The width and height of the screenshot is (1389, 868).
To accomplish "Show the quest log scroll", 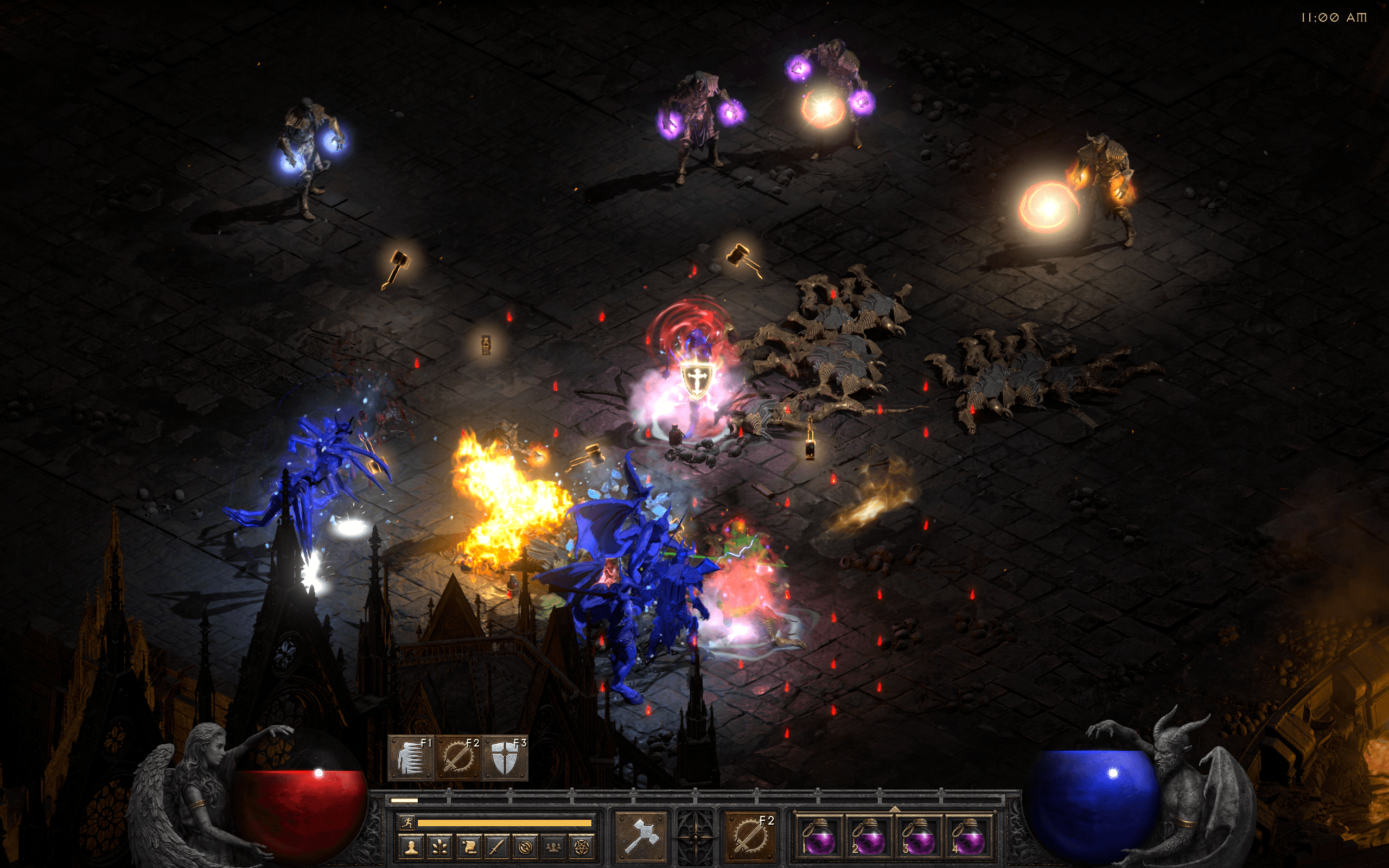I will (x=468, y=847).
